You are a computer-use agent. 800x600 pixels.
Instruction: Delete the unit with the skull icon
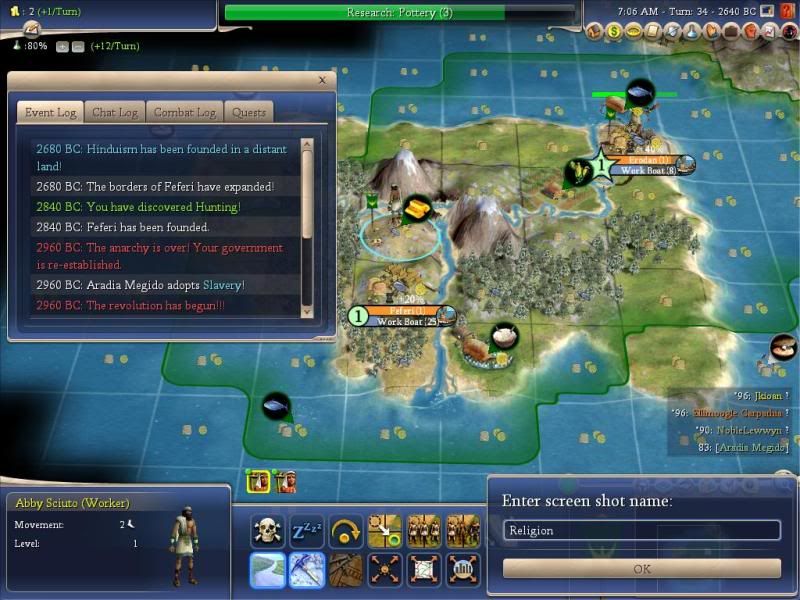(268, 531)
